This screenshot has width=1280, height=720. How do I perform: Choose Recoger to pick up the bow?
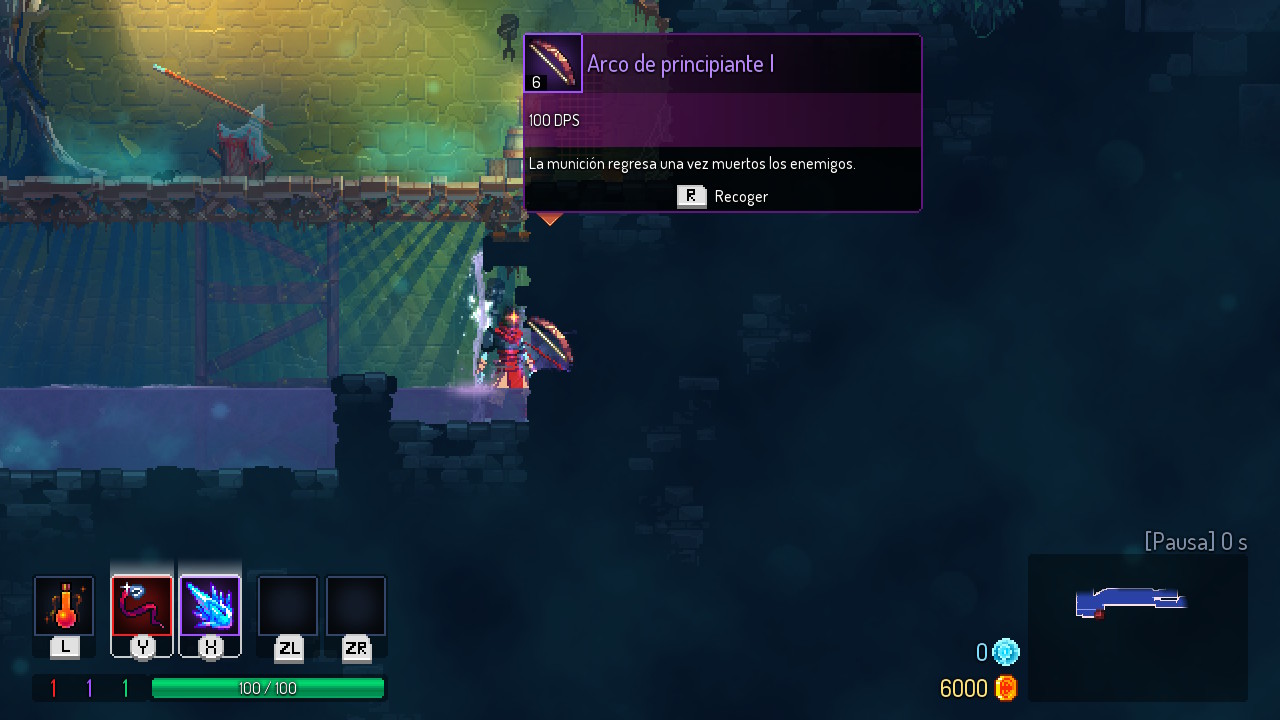coord(722,197)
